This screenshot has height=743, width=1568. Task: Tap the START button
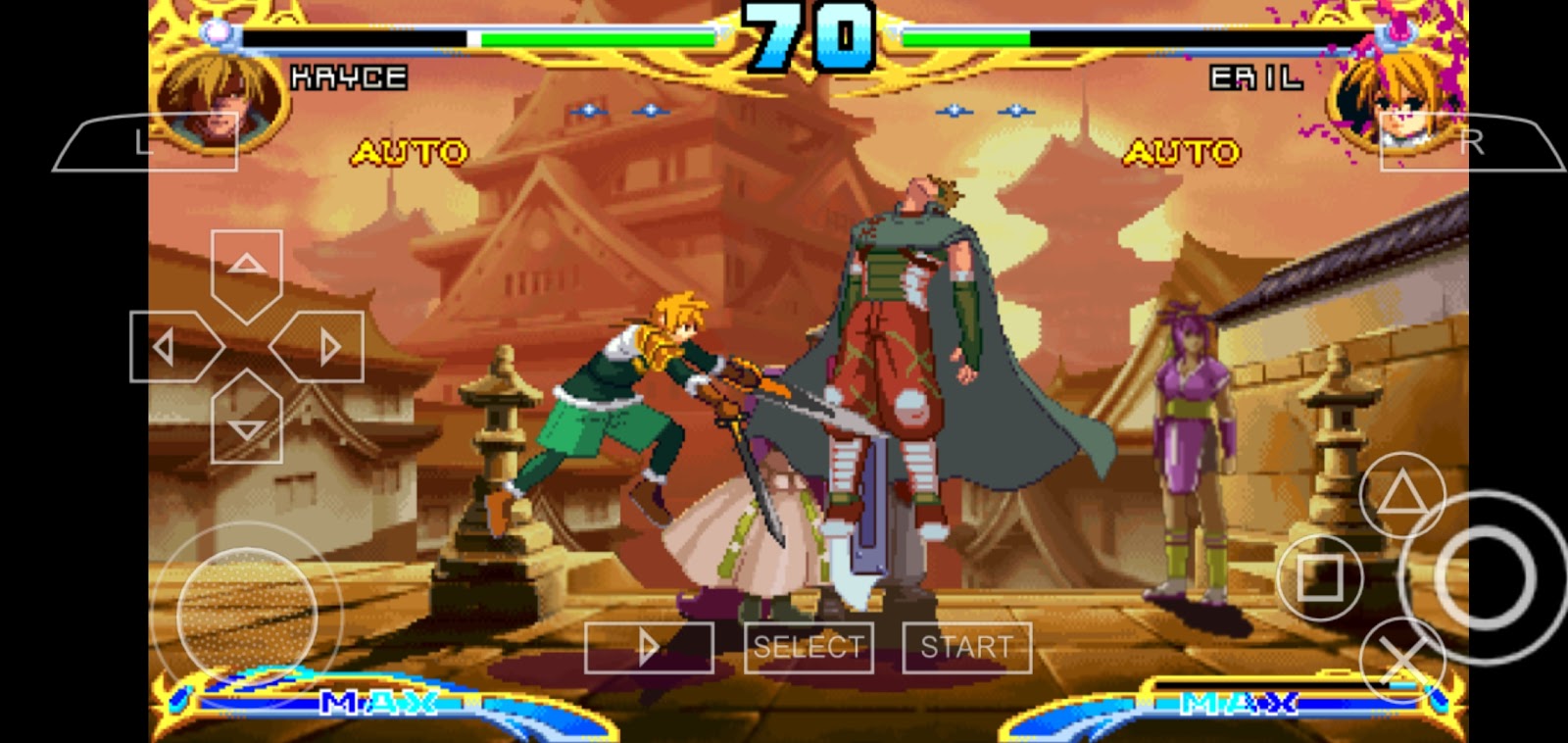coord(964,646)
